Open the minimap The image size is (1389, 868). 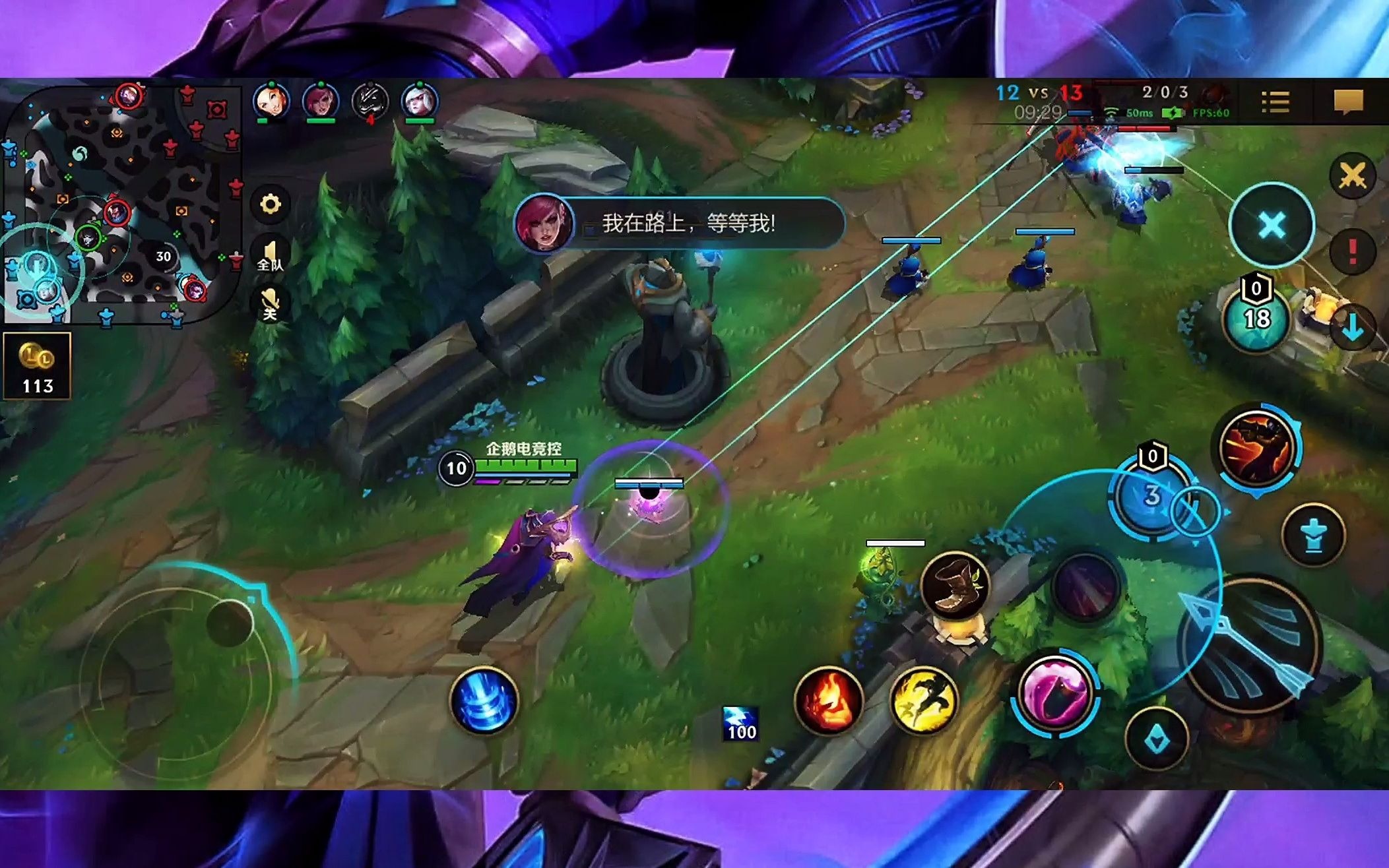121,203
